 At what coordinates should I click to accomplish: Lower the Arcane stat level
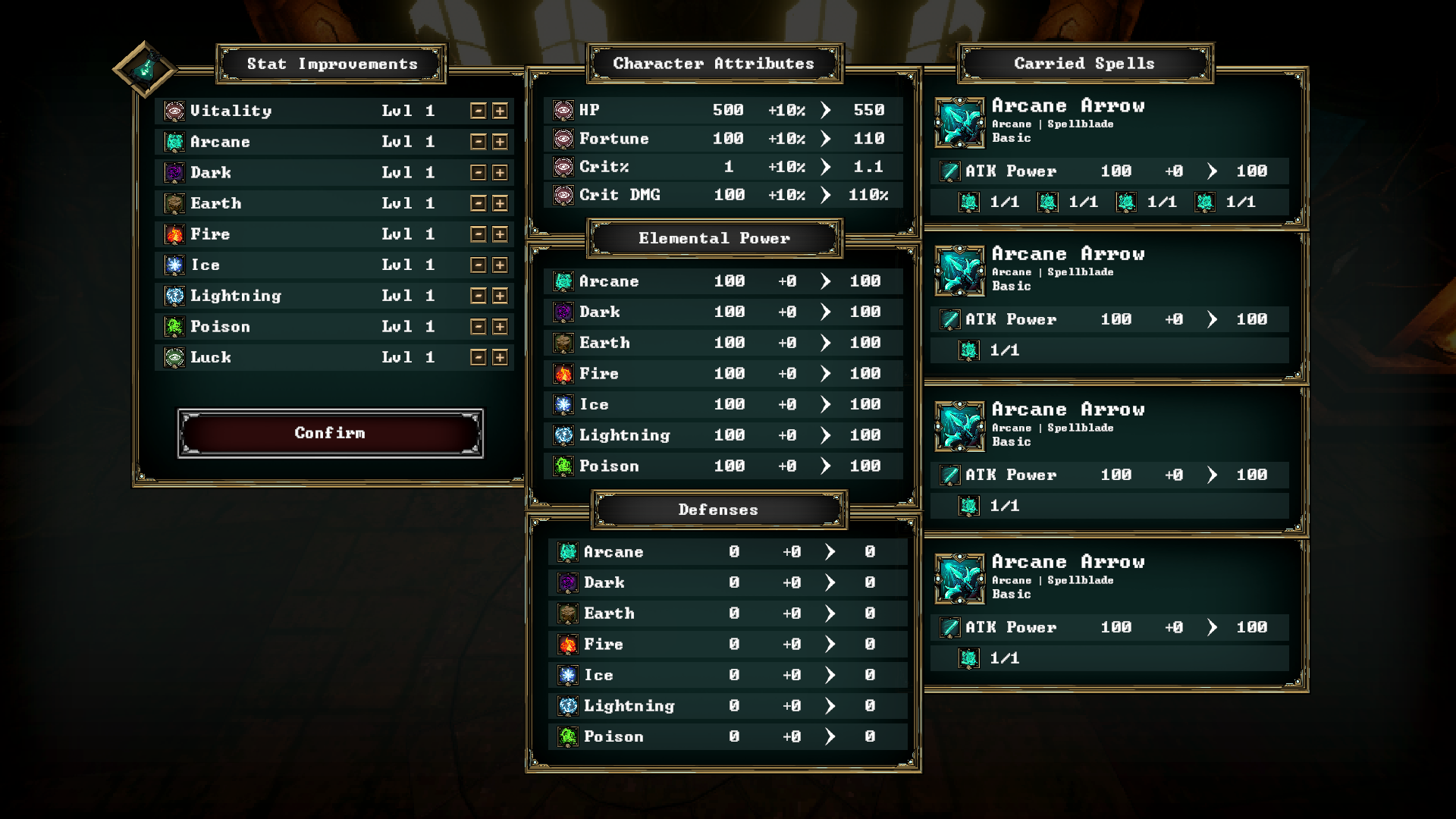click(x=478, y=142)
